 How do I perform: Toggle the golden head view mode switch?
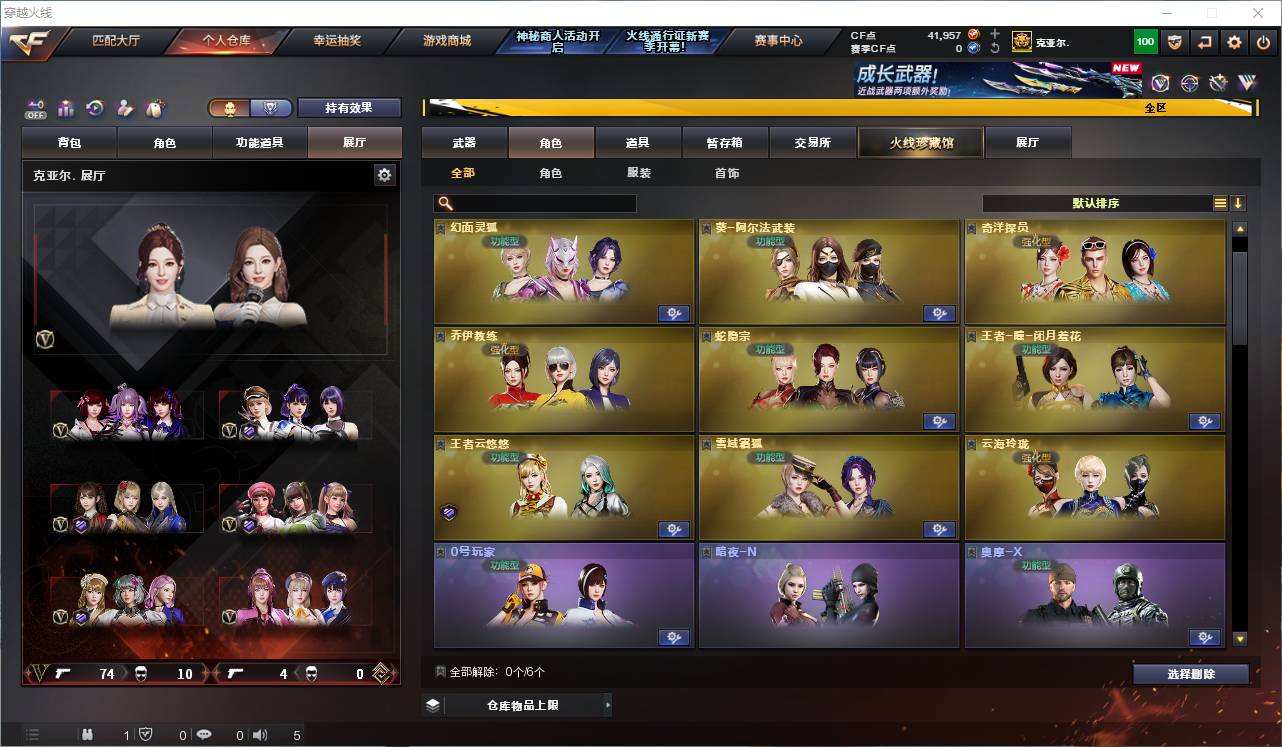231,107
